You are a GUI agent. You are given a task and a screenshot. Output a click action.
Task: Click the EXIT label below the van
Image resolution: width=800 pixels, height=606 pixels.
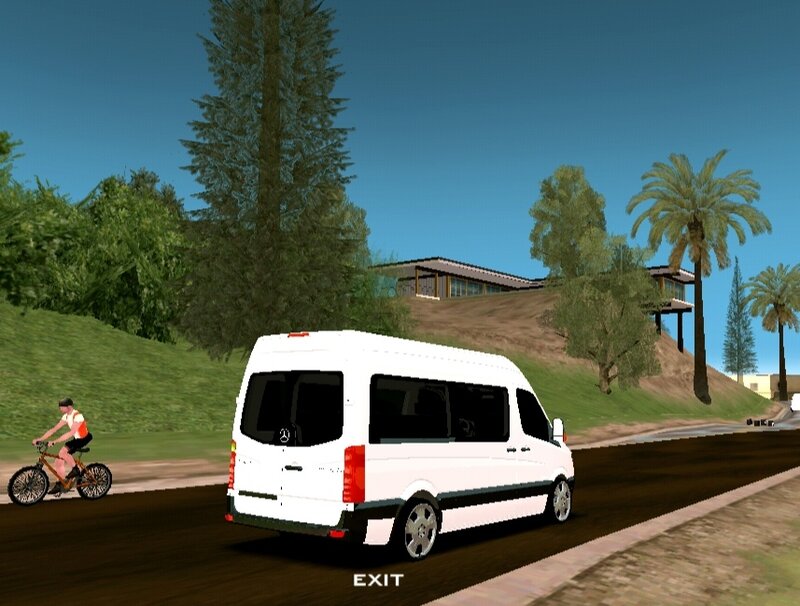(378, 580)
